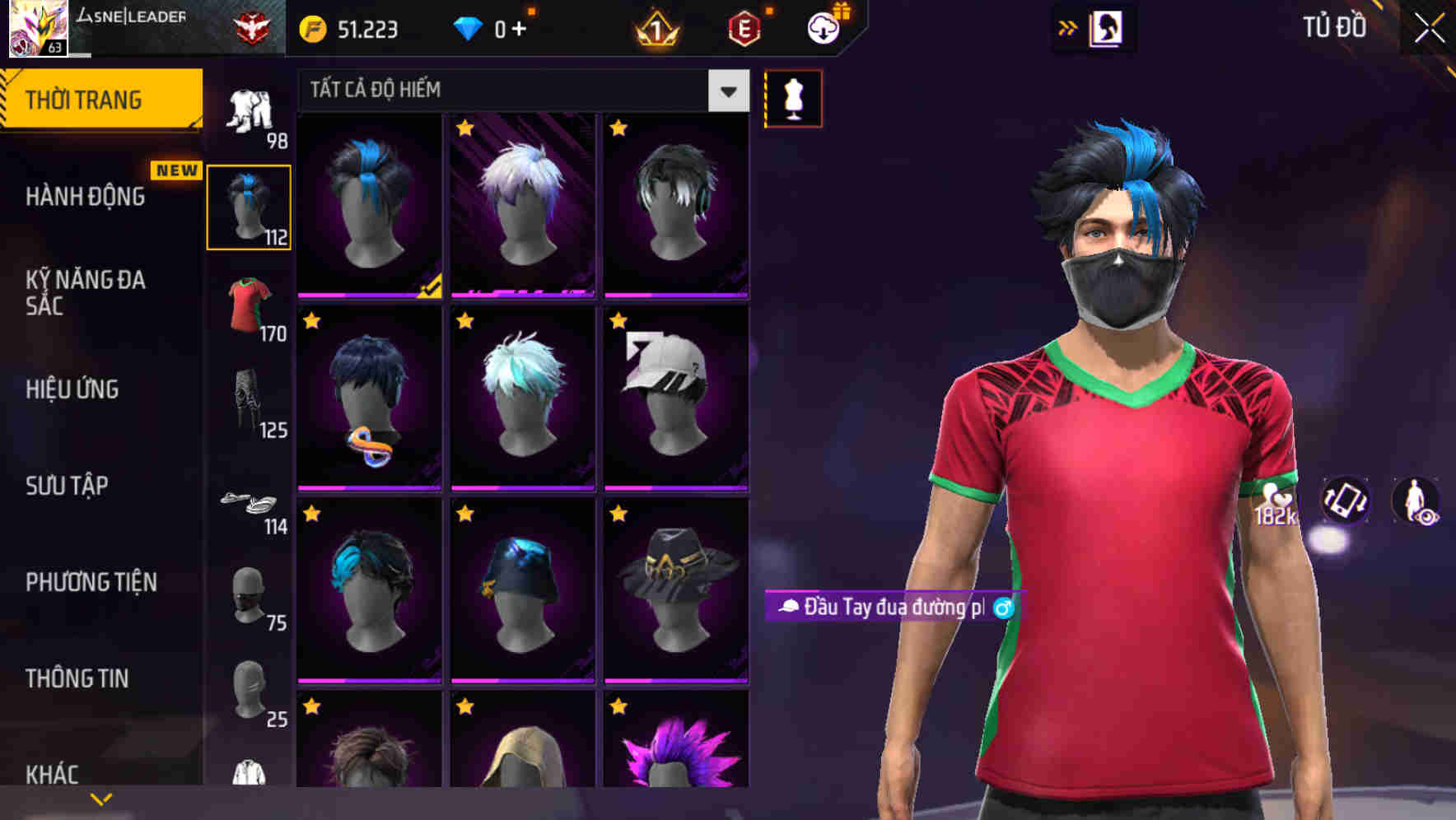Select the white-haired hairstyle thumbnail
1456x820 pixels.
click(522, 202)
